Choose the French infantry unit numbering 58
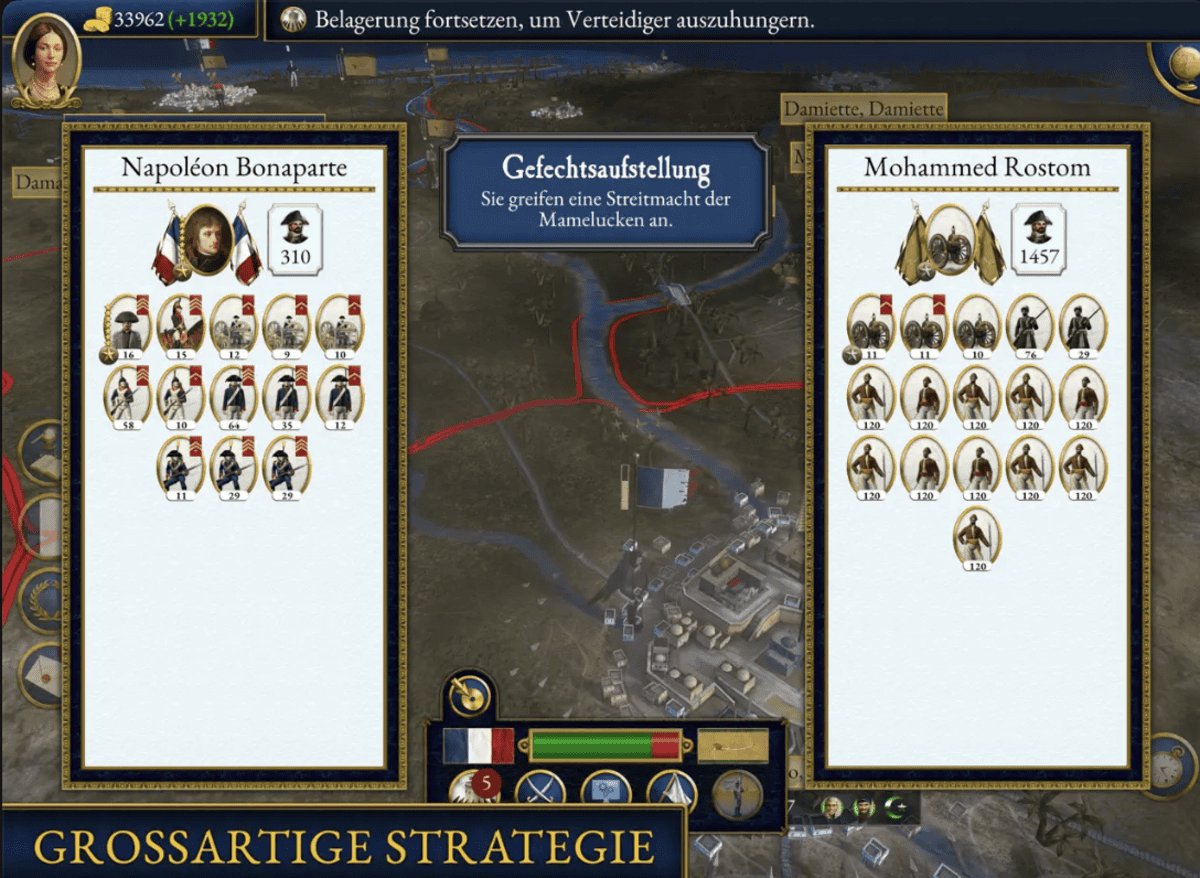 [x=128, y=396]
